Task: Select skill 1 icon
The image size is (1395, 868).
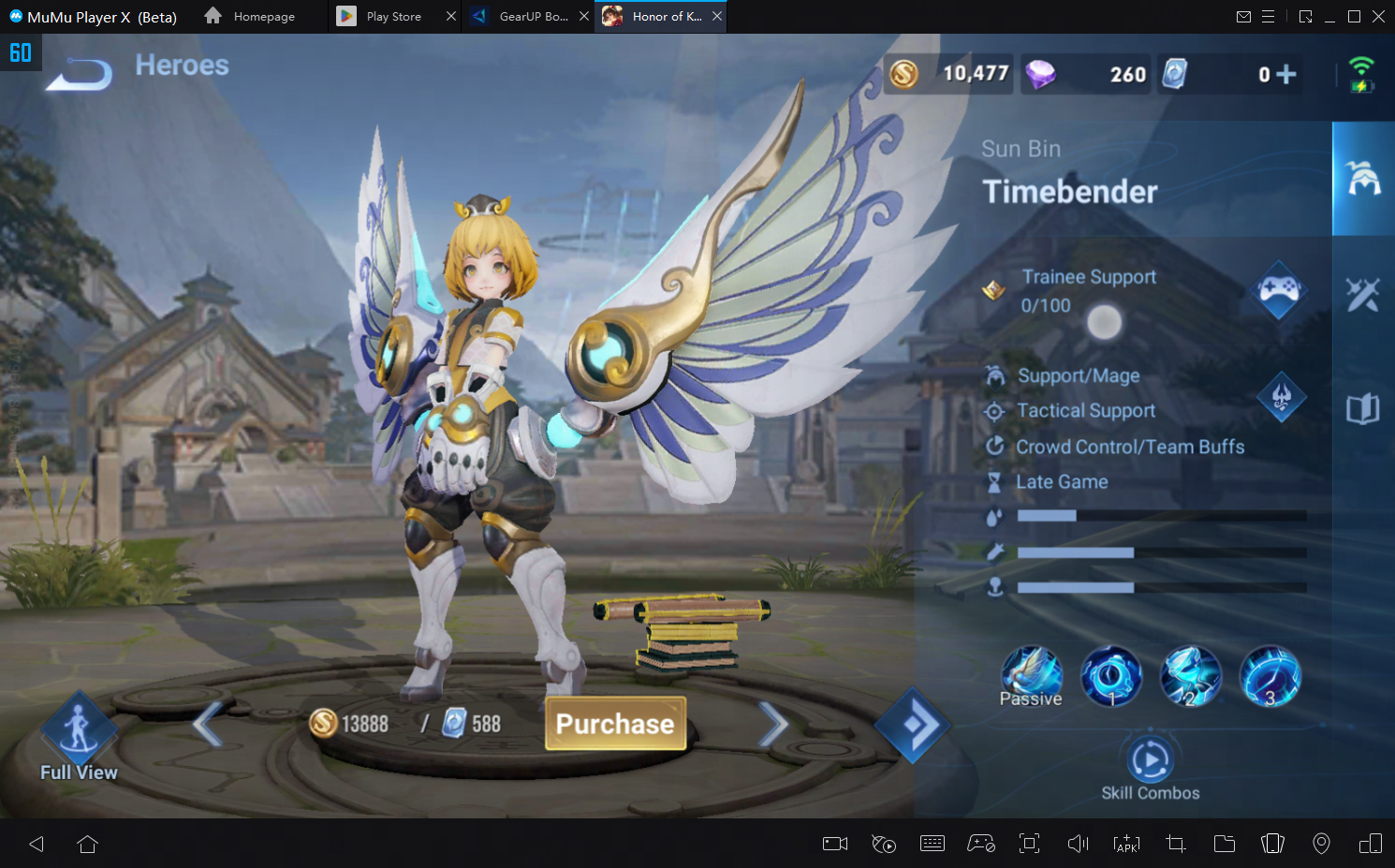Action: pyautogui.click(x=1111, y=675)
